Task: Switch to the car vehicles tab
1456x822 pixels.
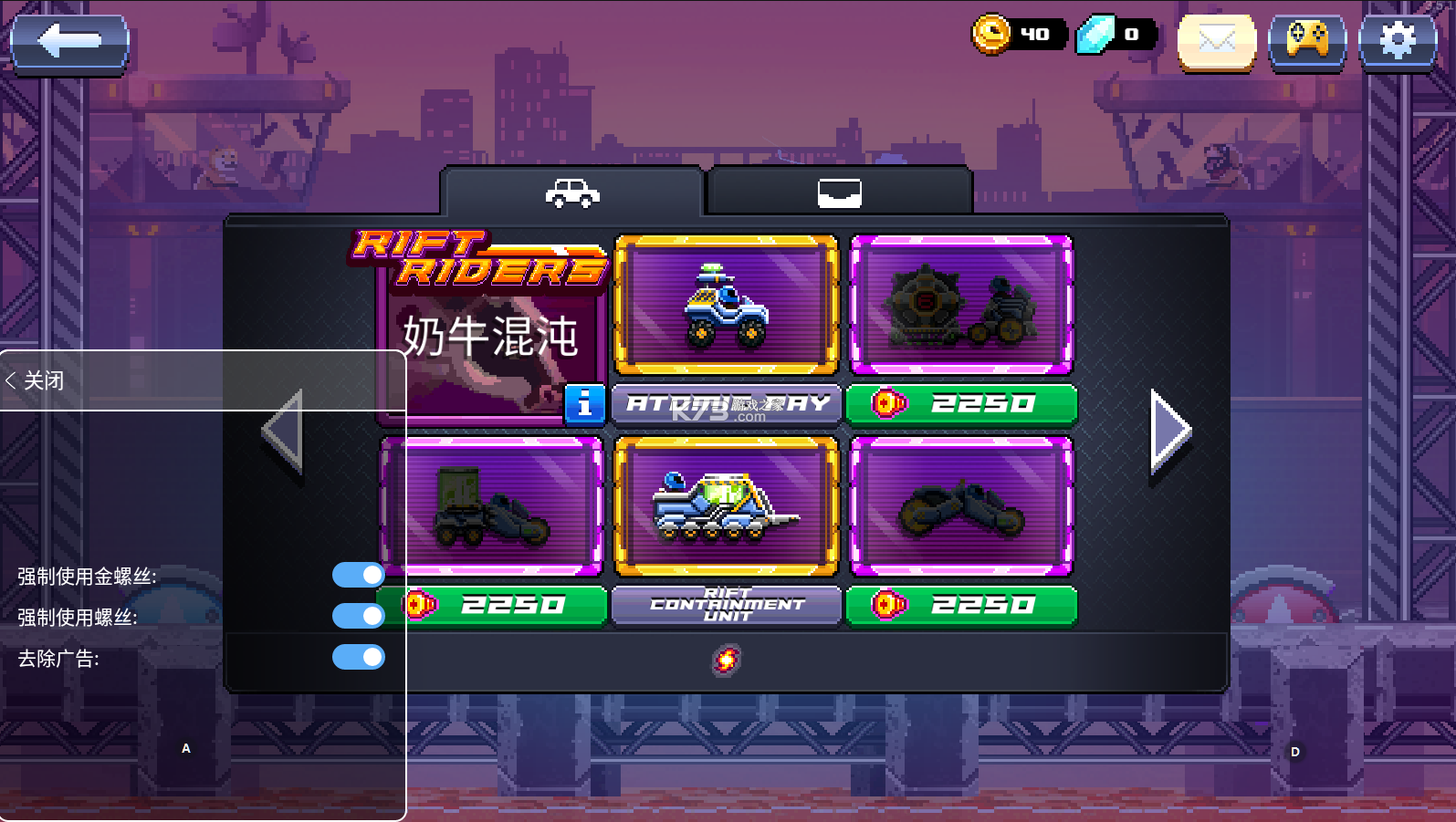Action: point(571,192)
